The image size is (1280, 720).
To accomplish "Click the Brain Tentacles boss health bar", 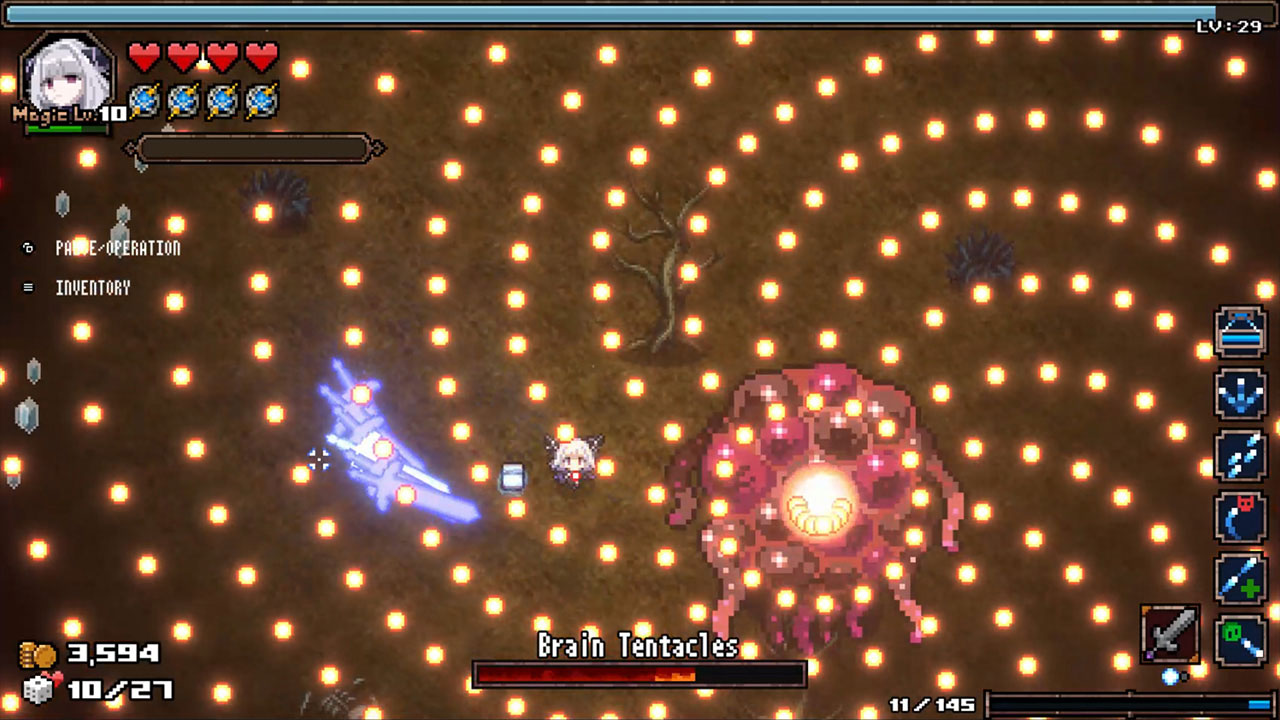I will (640, 676).
